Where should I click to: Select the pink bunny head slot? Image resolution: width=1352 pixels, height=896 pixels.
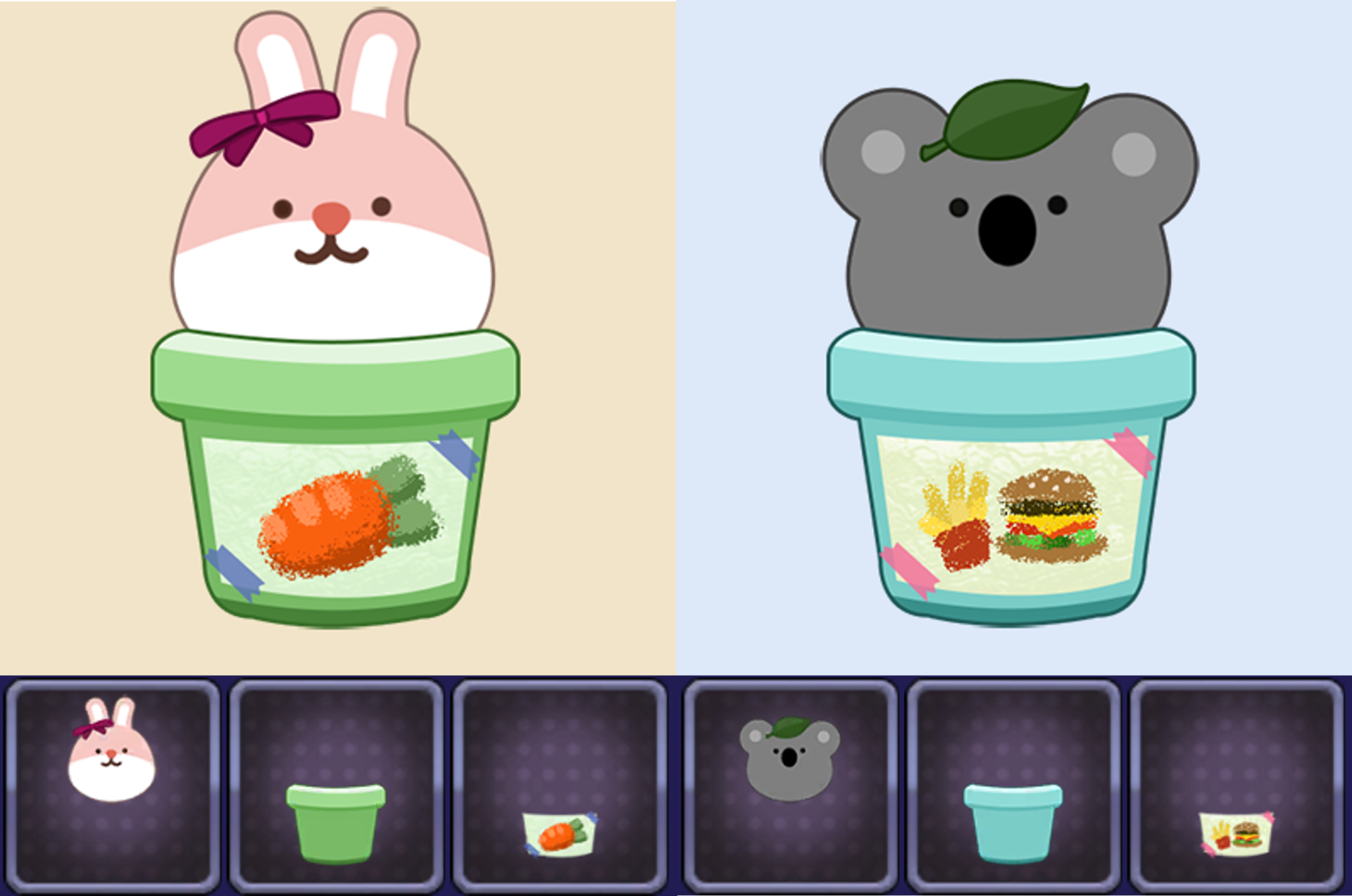(113, 785)
